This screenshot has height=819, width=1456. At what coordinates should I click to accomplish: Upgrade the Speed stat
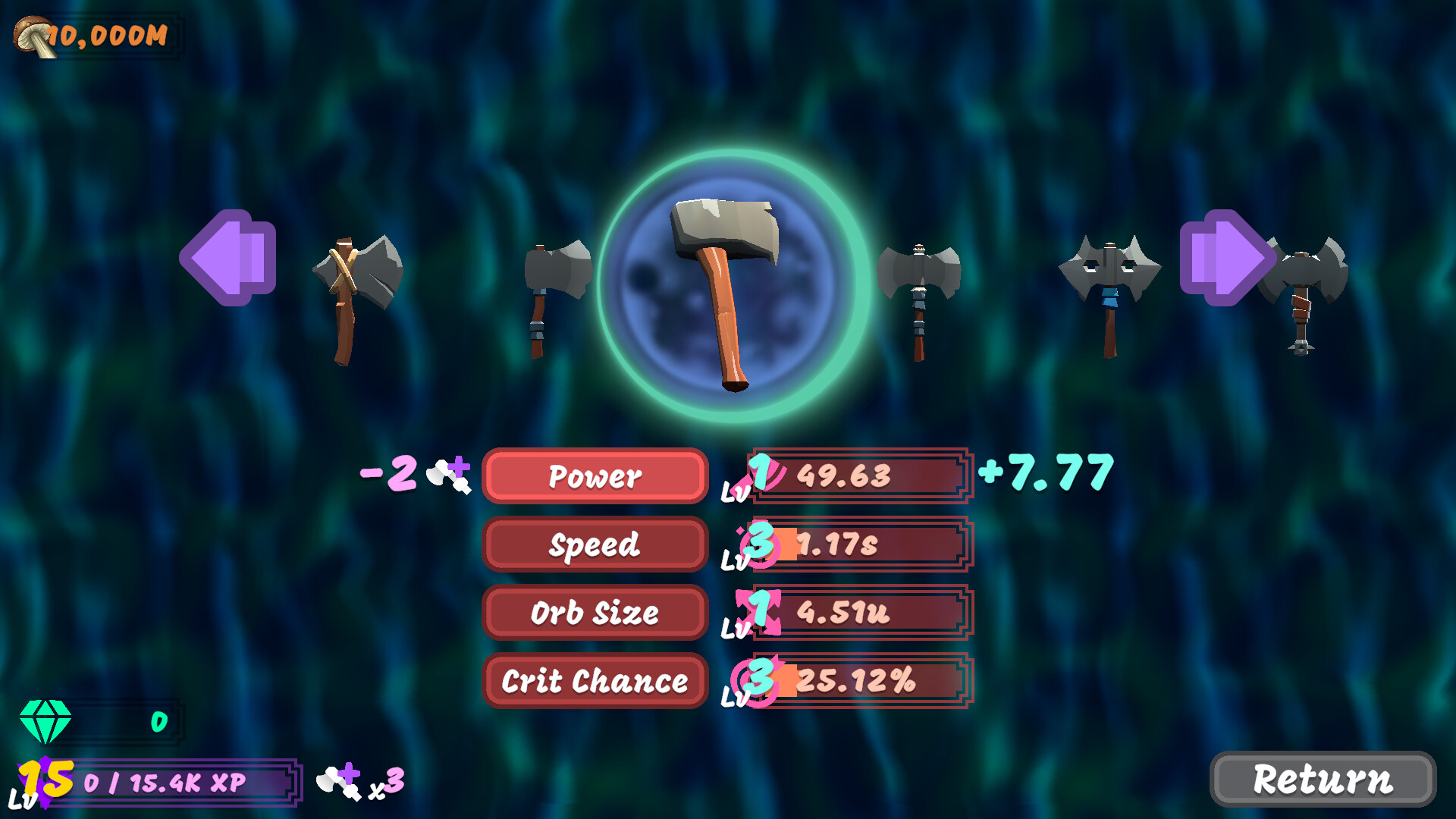coord(595,544)
